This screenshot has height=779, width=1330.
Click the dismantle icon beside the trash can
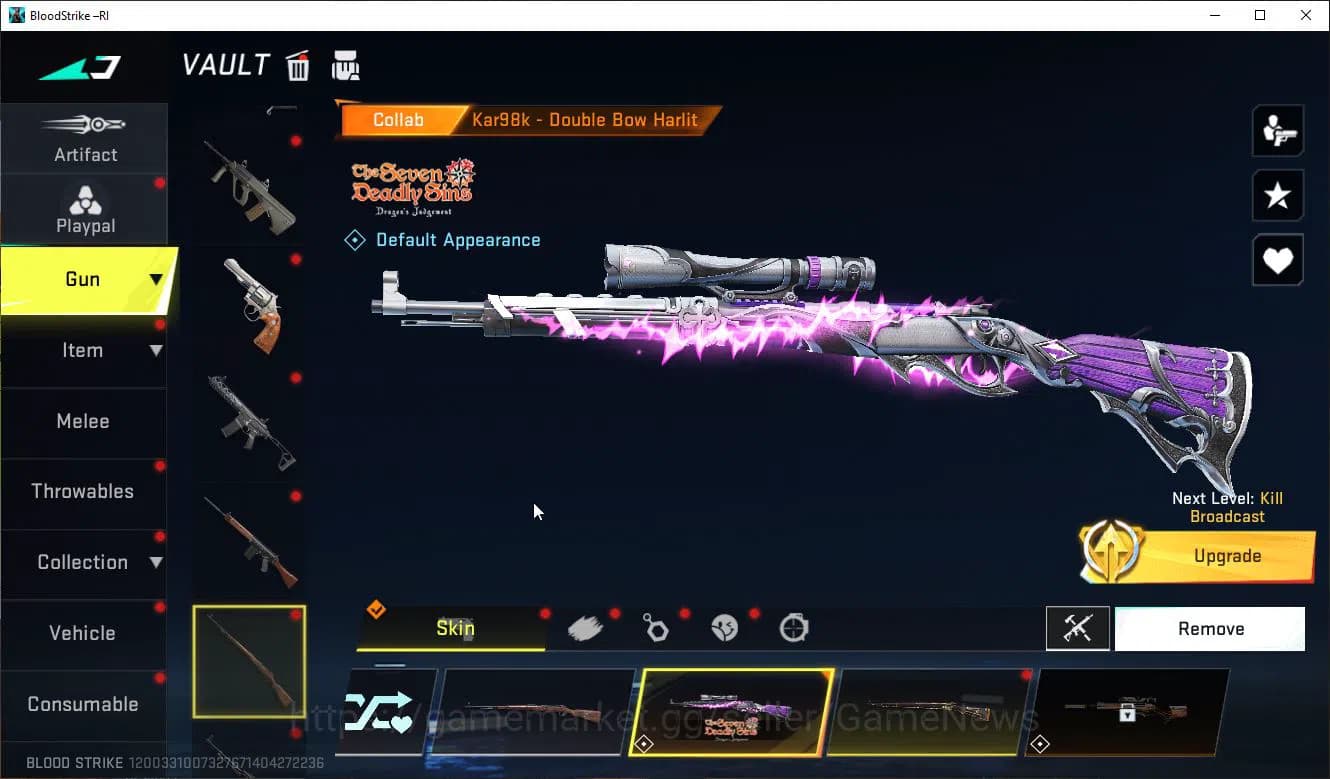coord(345,64)
